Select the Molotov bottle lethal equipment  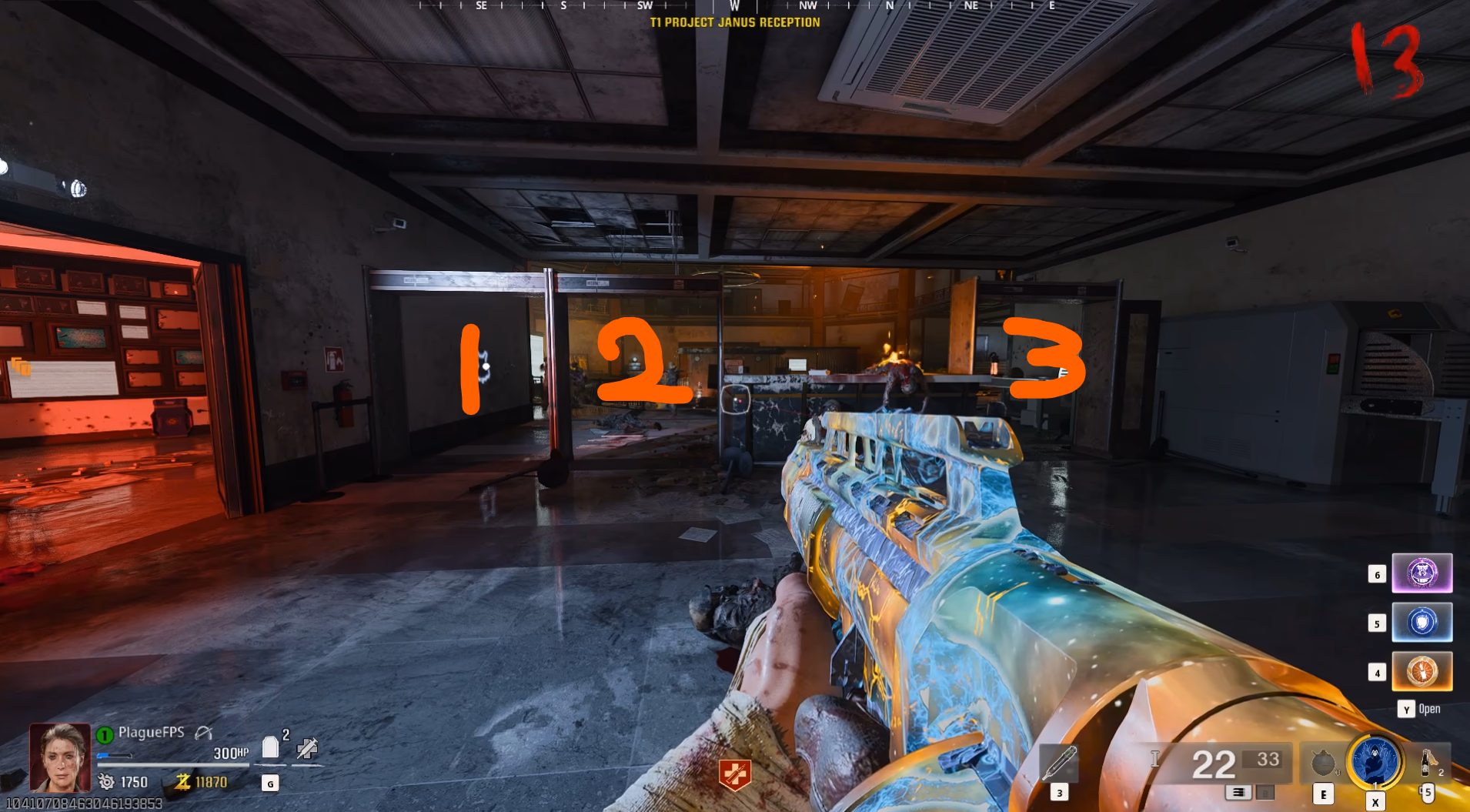click(x=1428, y=762)
